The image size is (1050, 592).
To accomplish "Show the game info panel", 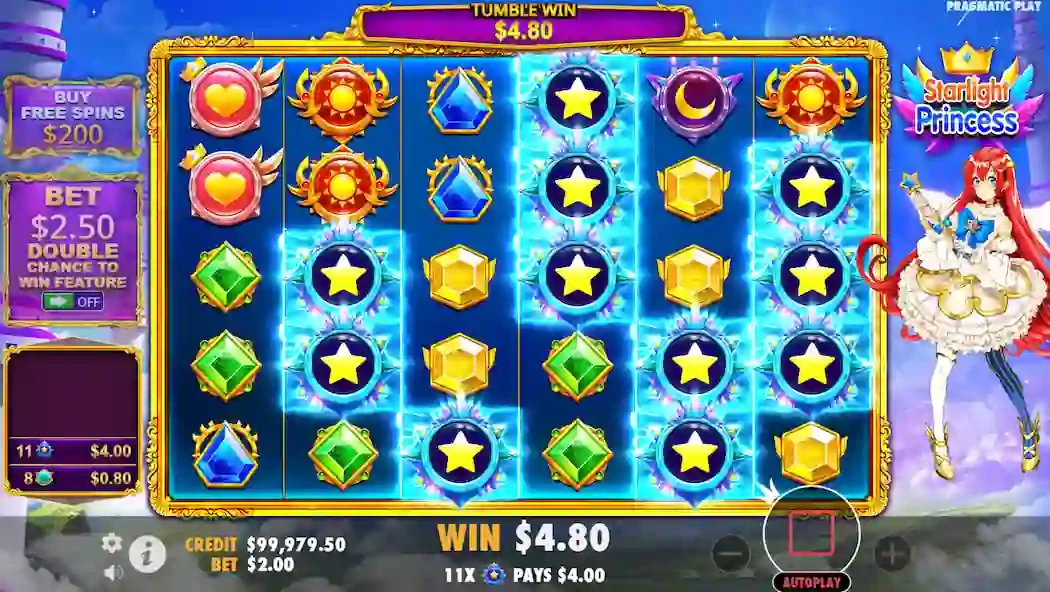I will (148, 552).
